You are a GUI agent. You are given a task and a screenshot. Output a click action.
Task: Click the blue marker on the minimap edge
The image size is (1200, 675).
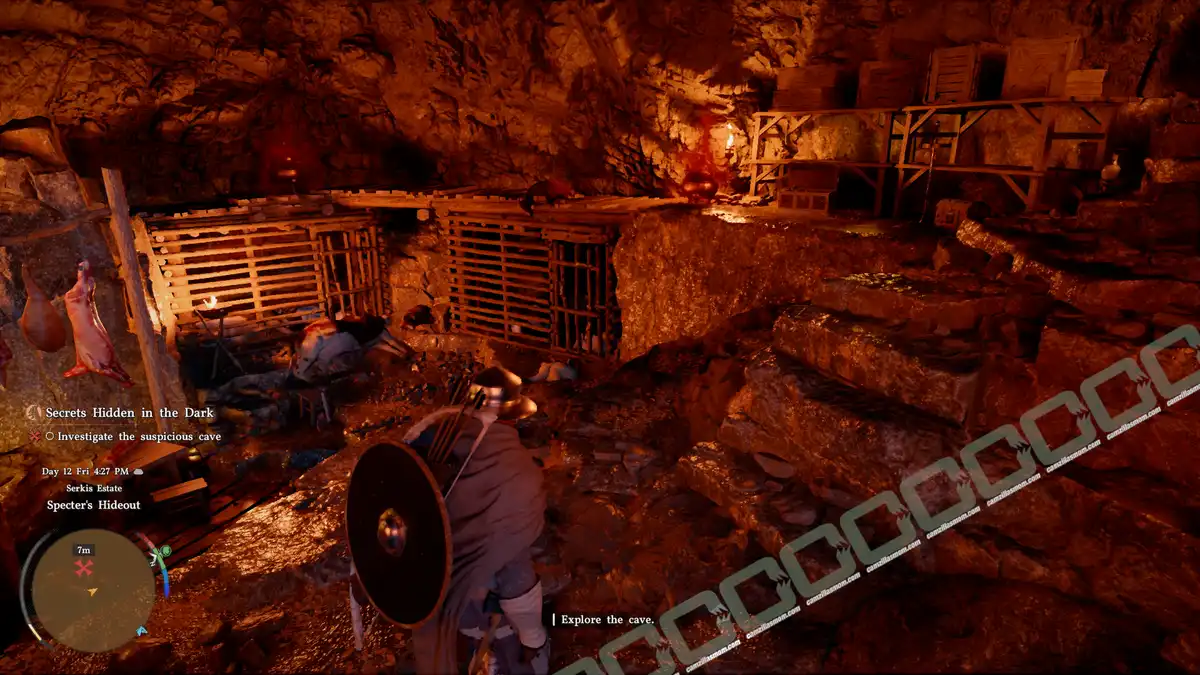pyautogui.click(x=141, y=631)
